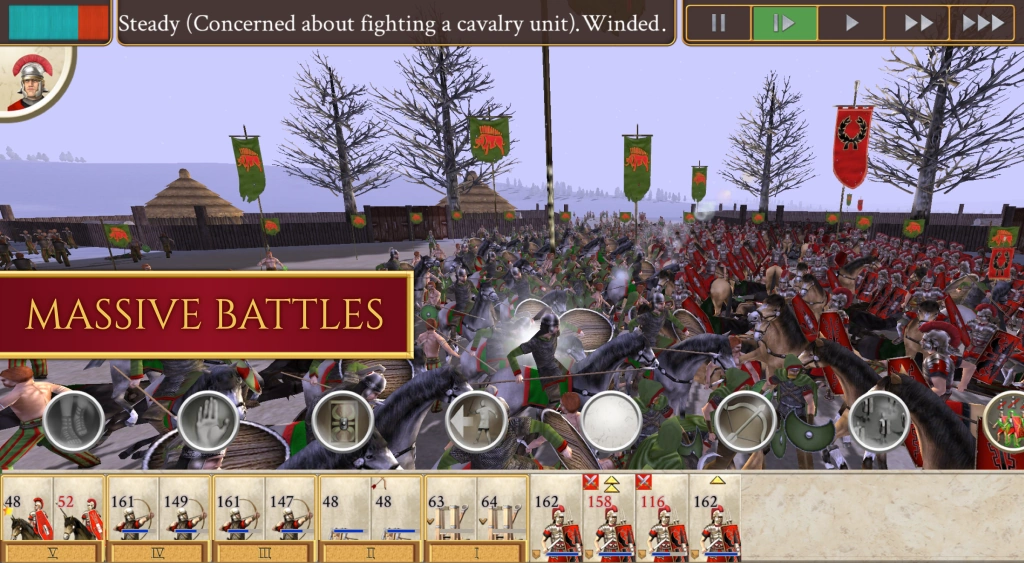Tap the blank white round command button
Screen dimensions: 1024x563
pyautogui.click(x=612, y=421)
